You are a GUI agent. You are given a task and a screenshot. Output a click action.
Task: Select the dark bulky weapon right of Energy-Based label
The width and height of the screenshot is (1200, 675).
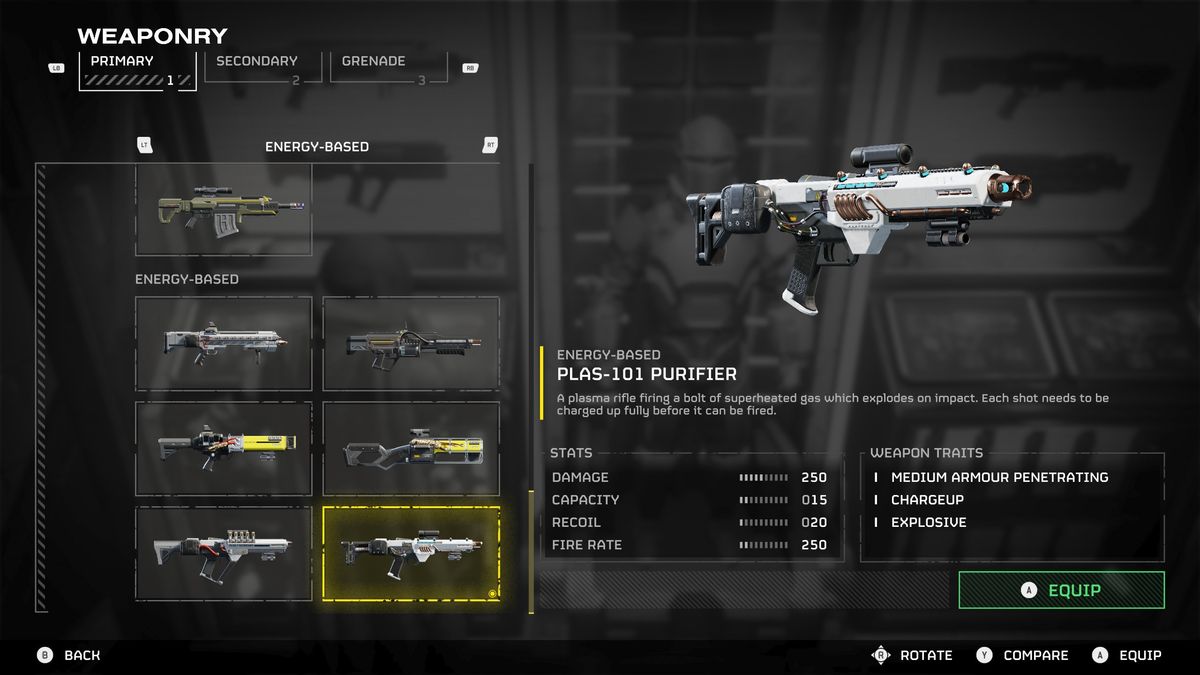pyautogui.click(x=411, y=343)
